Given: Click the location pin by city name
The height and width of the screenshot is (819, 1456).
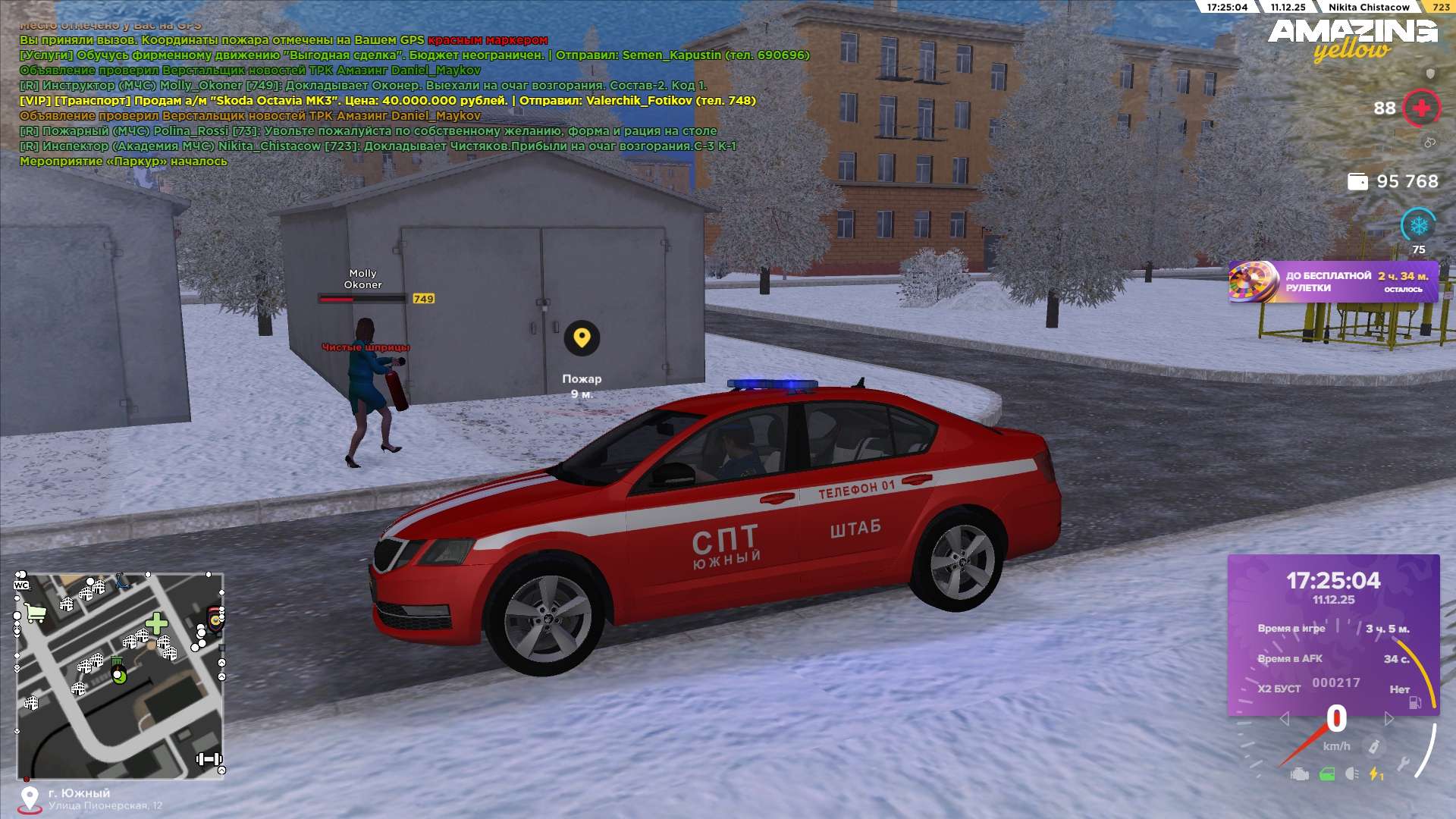Looking at the screenshot, I should pyautogui.click(x=30, y=799).
